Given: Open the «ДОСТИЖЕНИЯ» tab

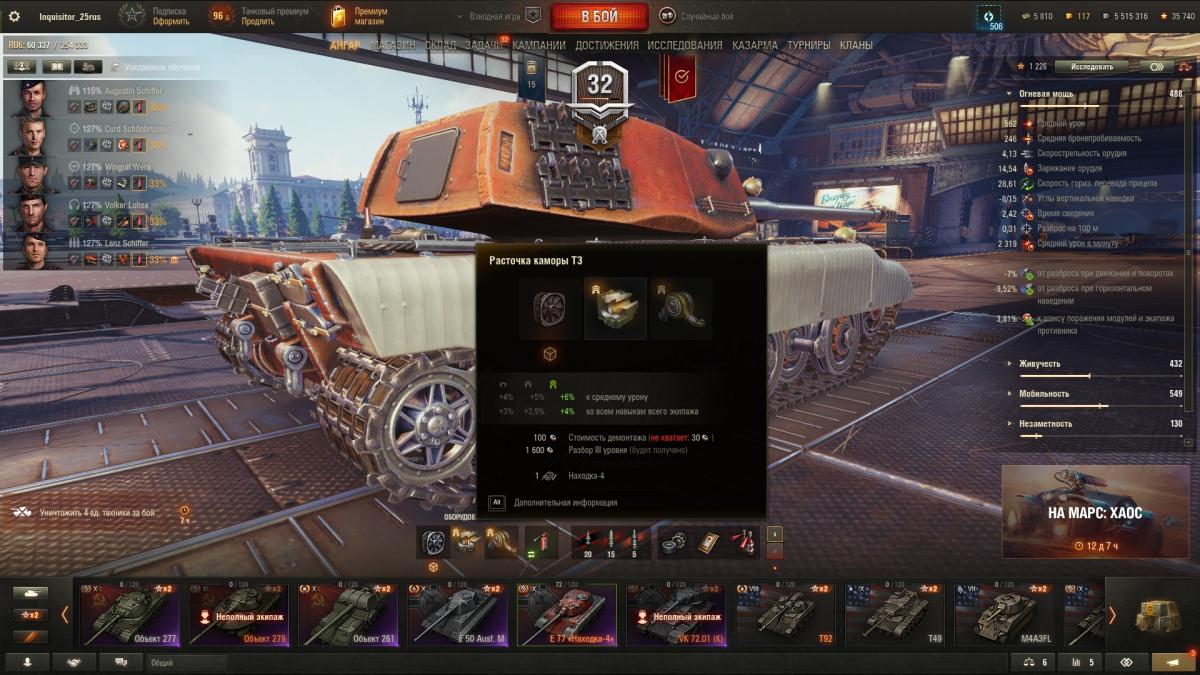Looking at the screenshot, I should point(607,45).
